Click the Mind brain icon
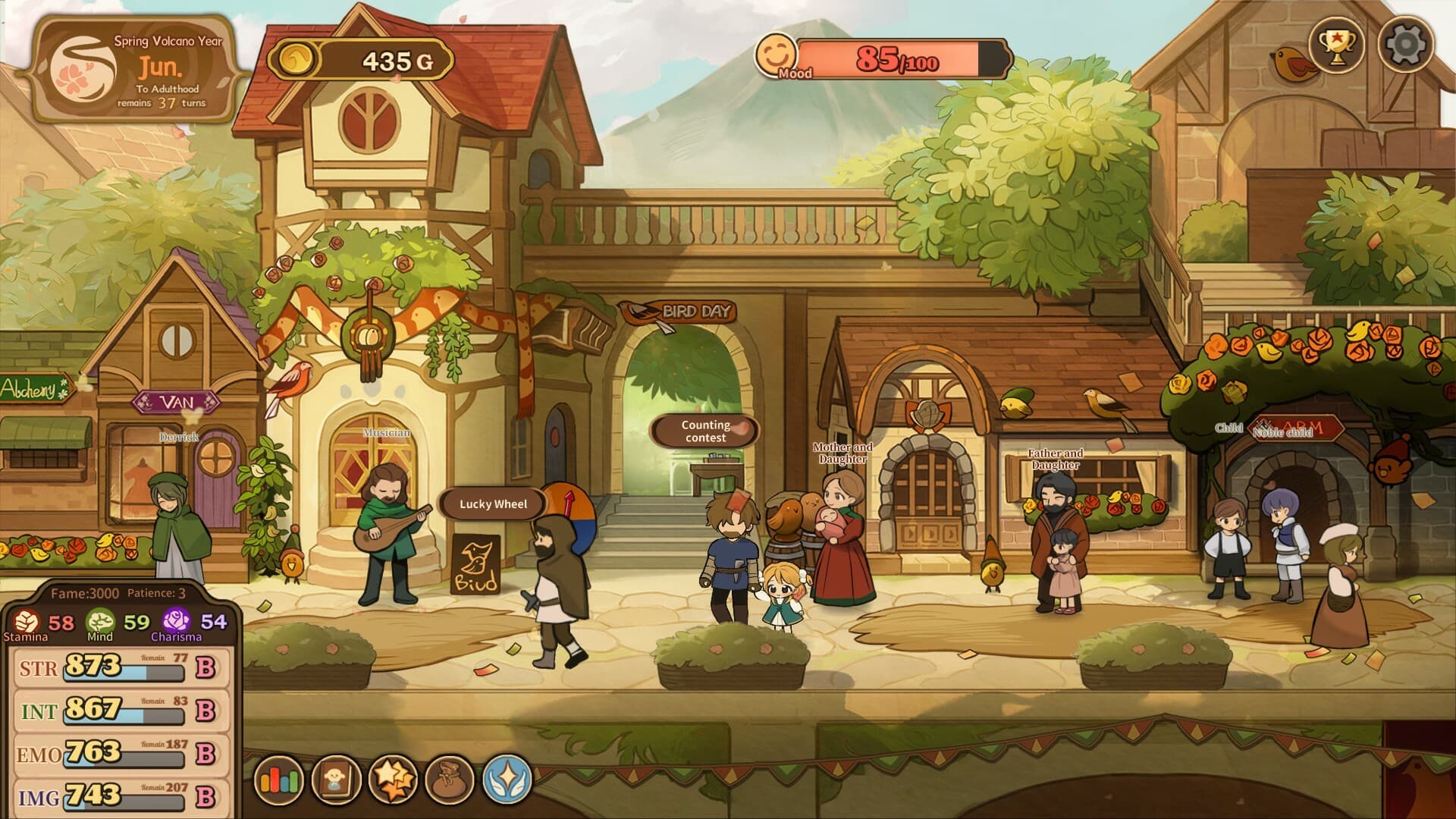Image resolution: width=1456 pixels, height=819 pixels. pyautogui.click(x=101, y=622)
